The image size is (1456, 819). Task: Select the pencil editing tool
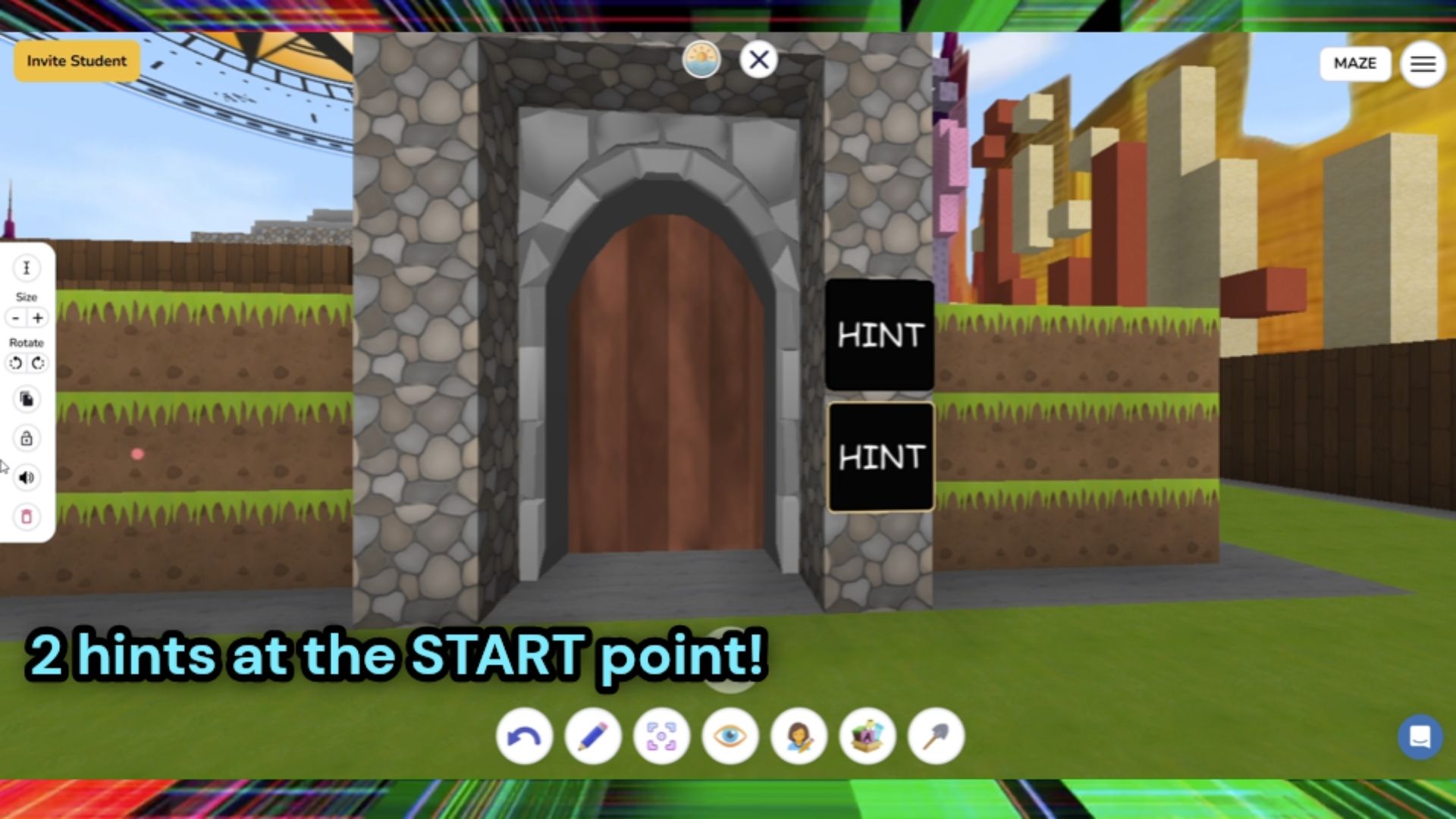coord(592,736)
